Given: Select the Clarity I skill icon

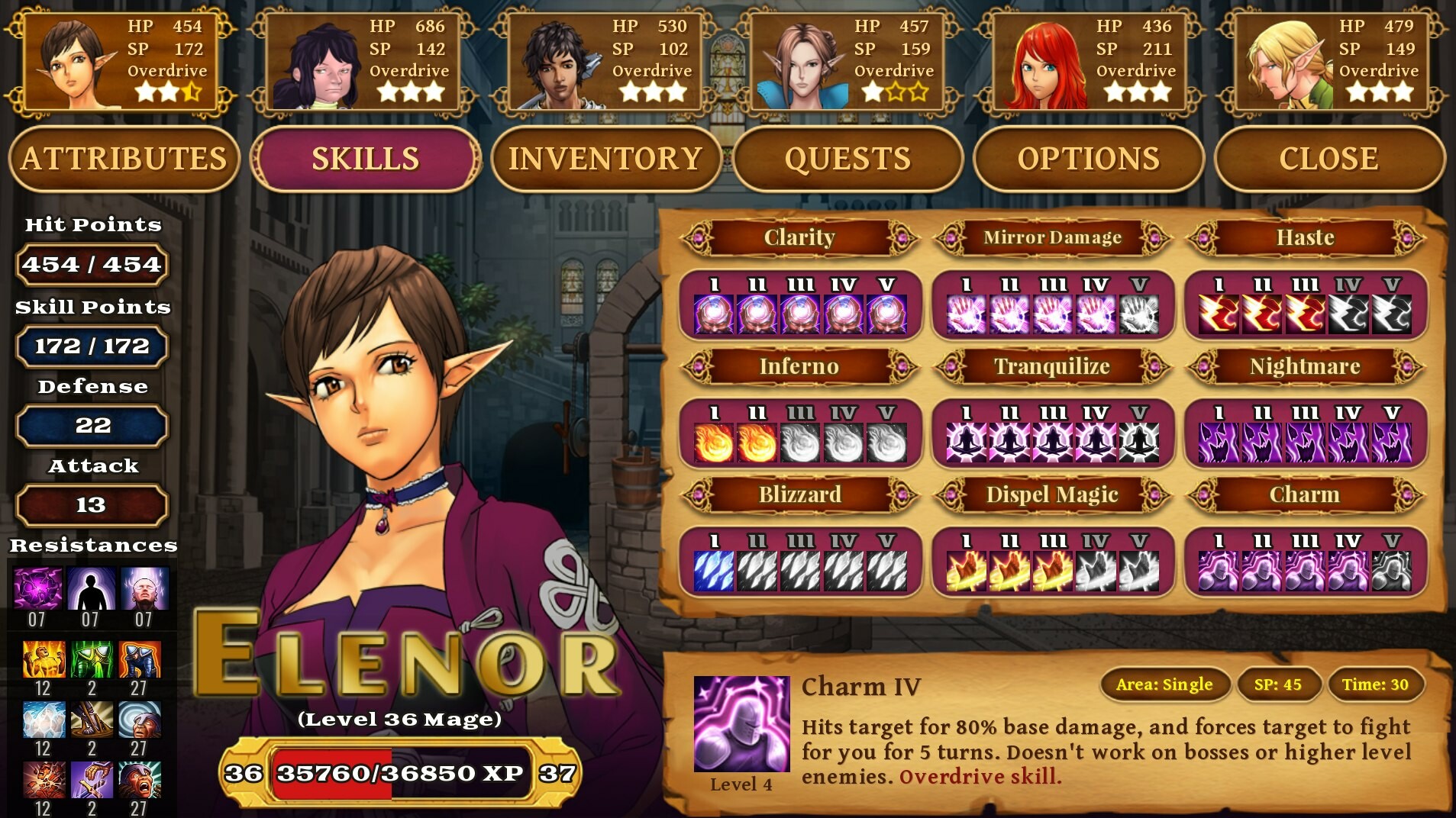Looking at the screenshot, I should coord(715,313).
